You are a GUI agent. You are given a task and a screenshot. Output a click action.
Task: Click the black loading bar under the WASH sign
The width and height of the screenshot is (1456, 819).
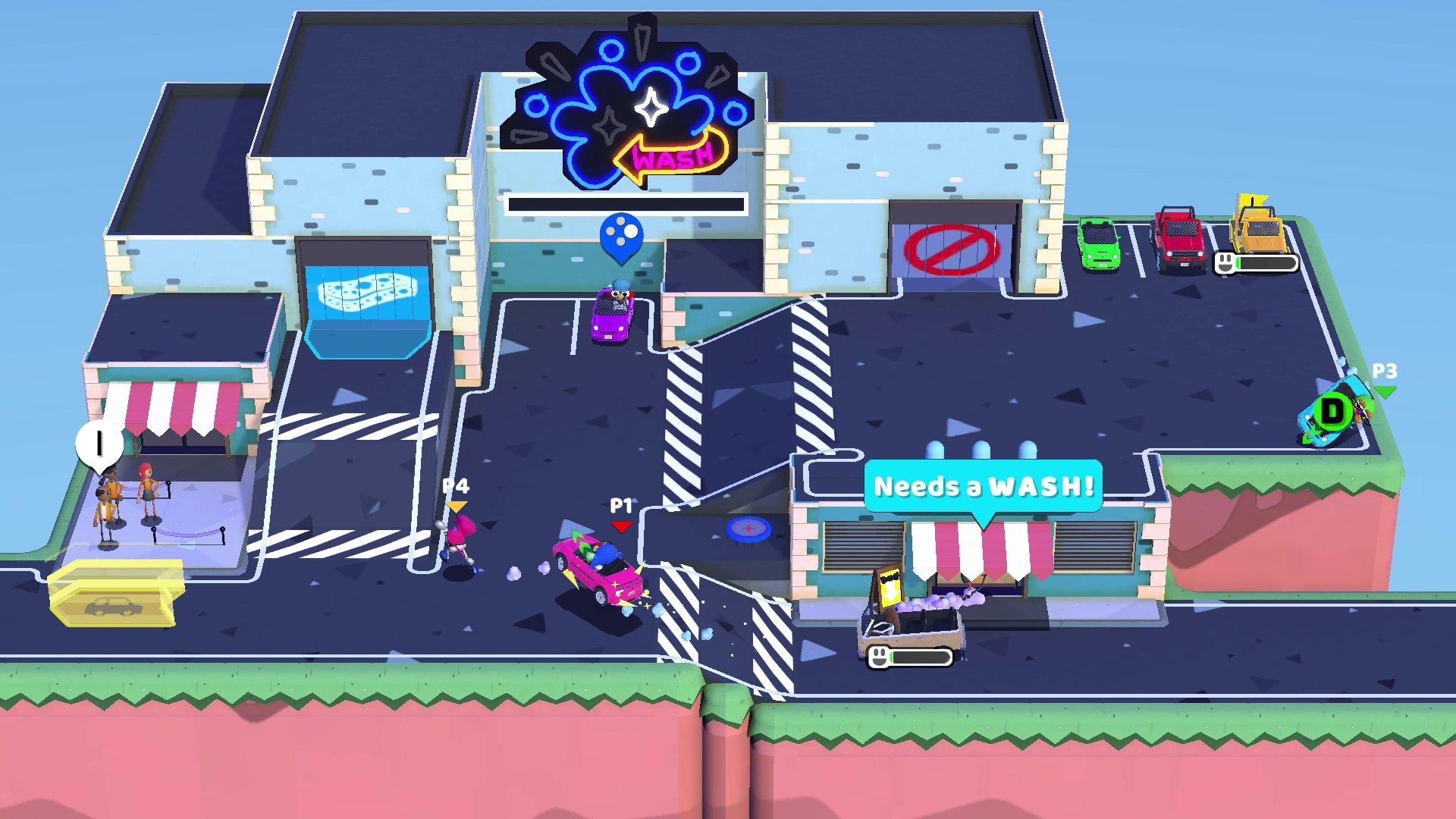628,202
